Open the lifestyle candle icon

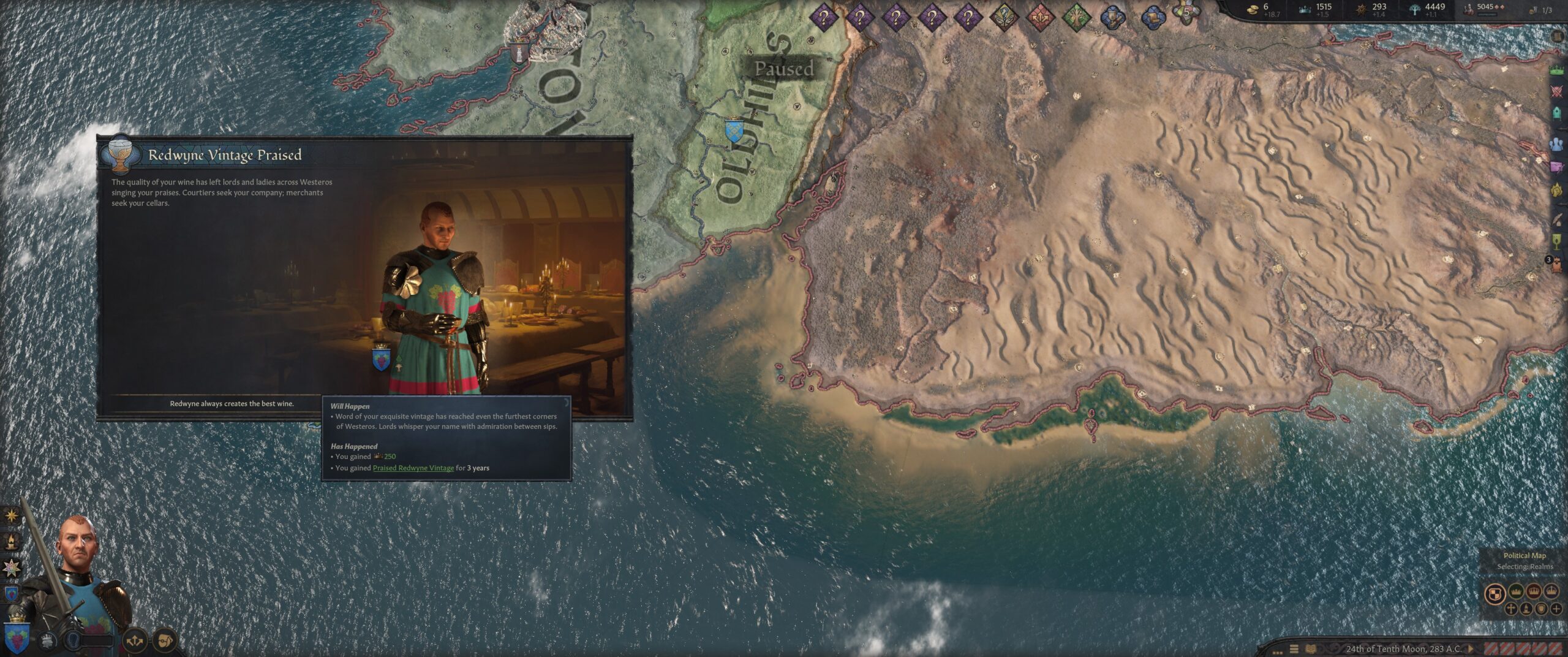pos(12,541)
